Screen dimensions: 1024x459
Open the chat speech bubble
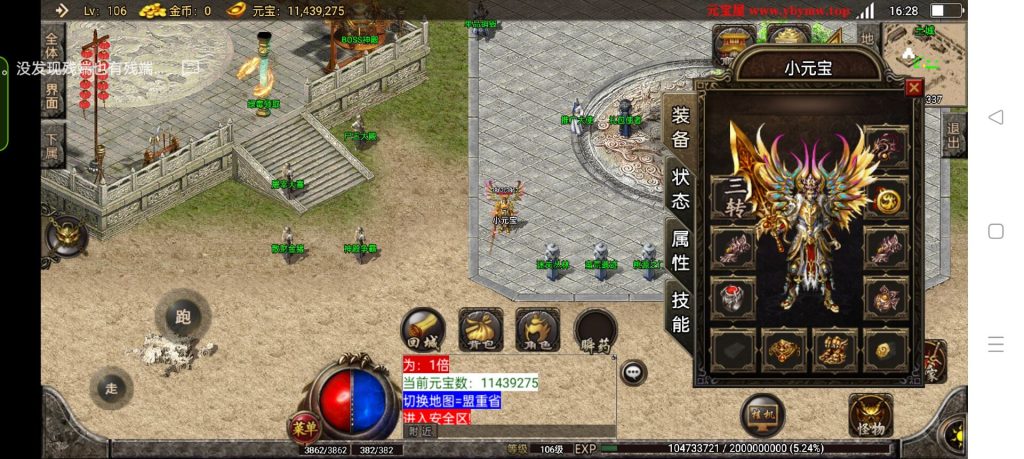(633, 373)
